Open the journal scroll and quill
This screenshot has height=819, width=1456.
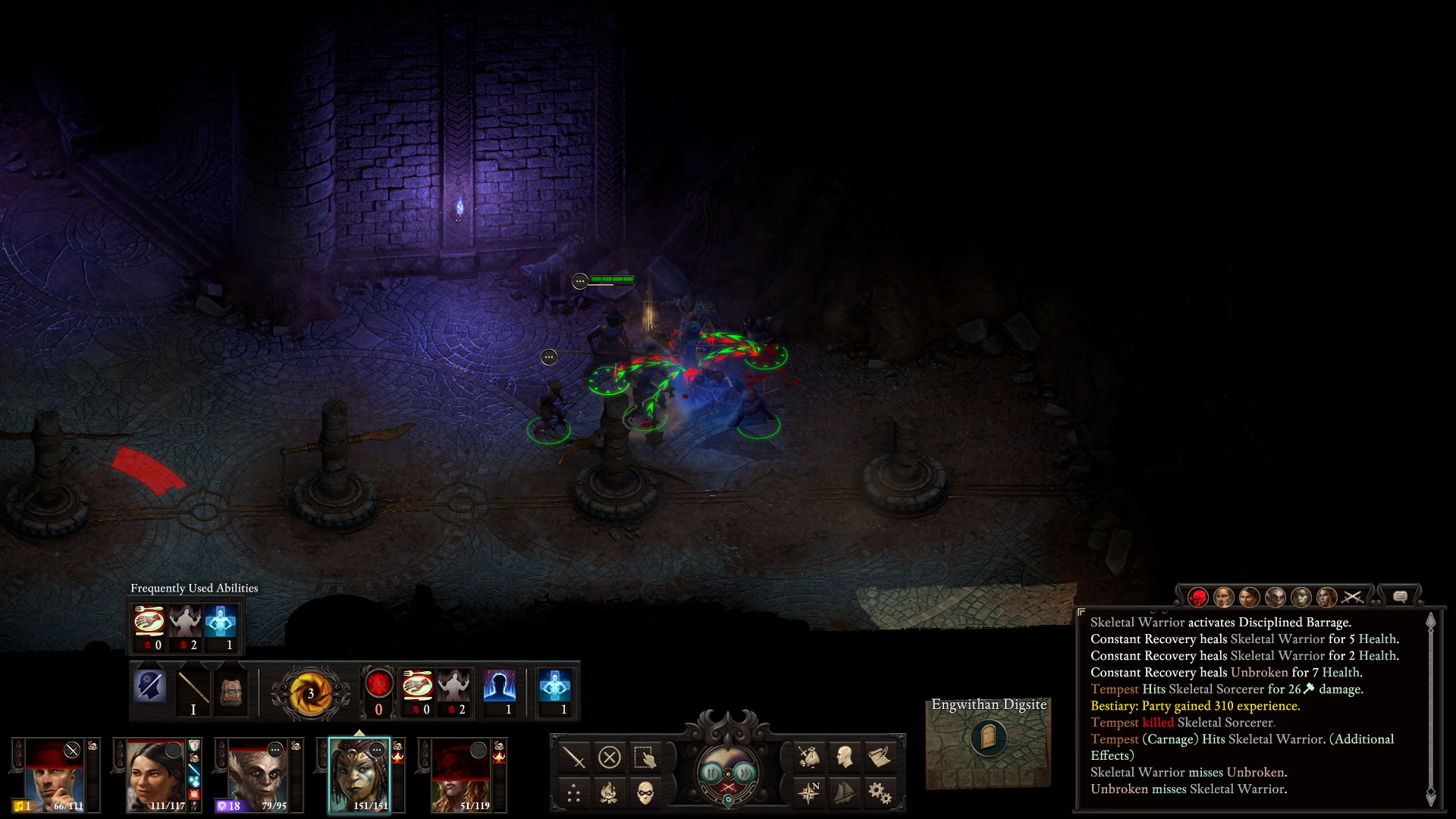pyautogui.click(x=880, y=757)
